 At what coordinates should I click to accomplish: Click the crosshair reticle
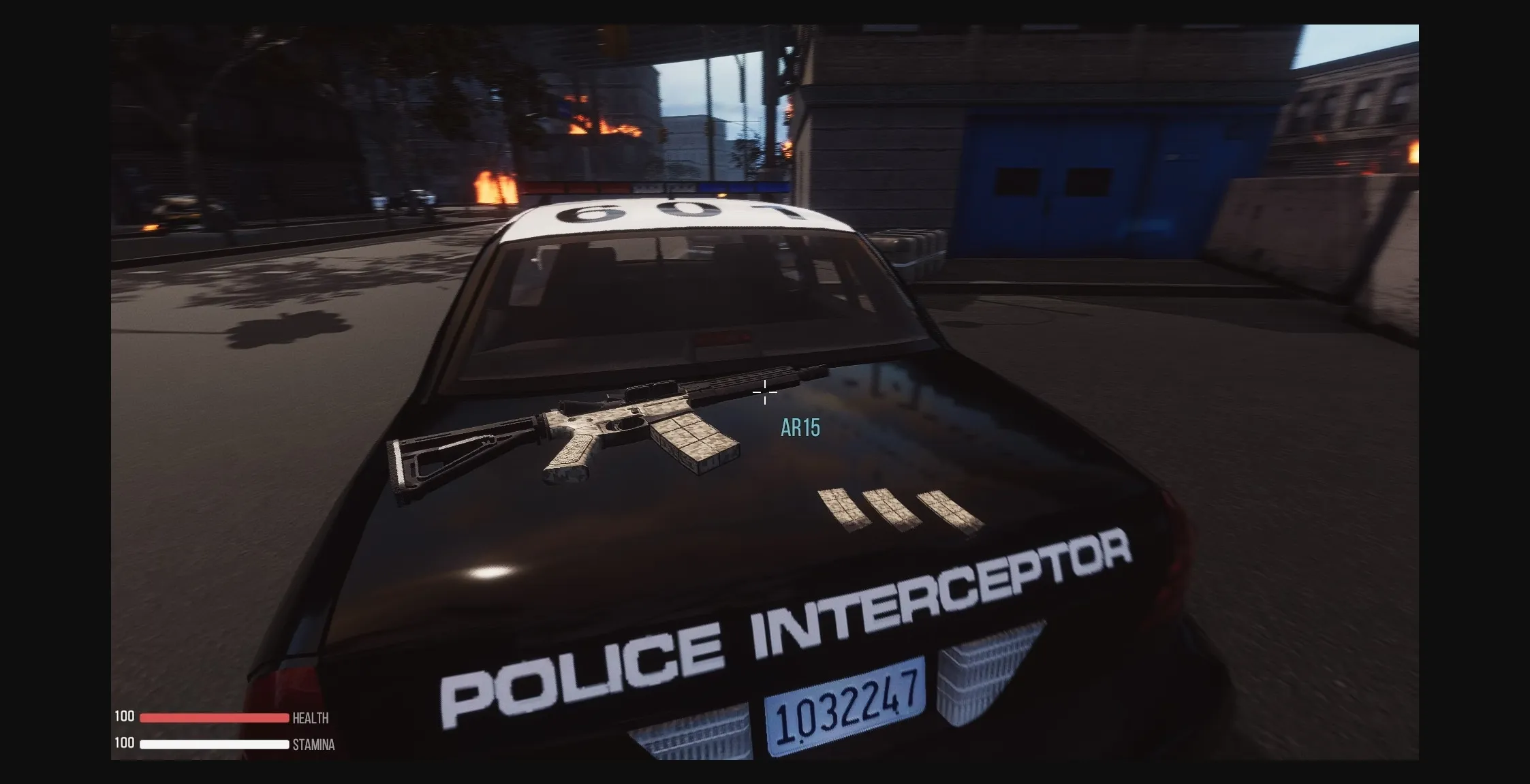[x=766, y=393]
